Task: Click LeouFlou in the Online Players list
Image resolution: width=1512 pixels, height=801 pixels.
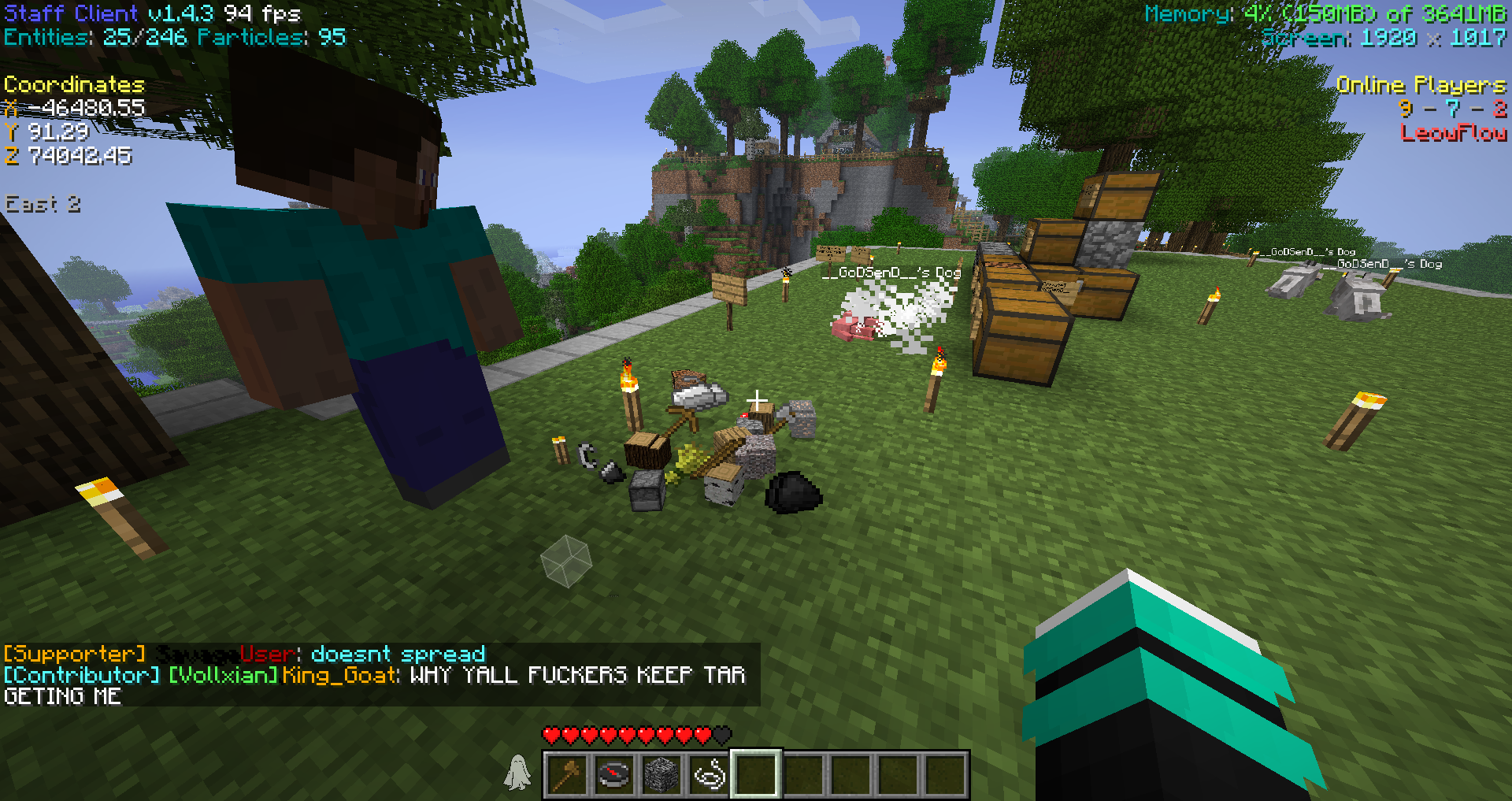Action: (1453, 132)
